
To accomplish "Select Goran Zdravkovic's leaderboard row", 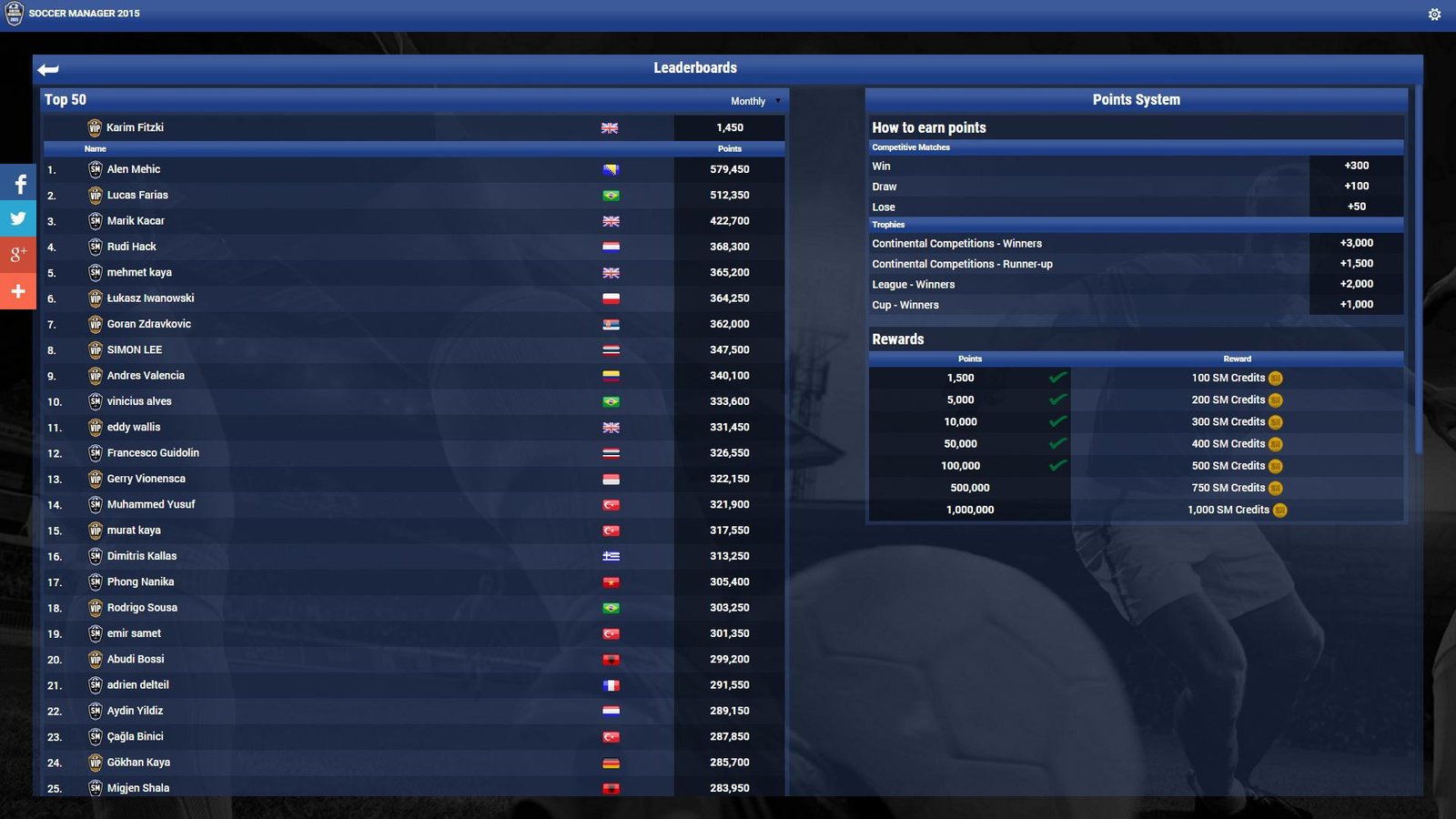I will pos(364,324).
